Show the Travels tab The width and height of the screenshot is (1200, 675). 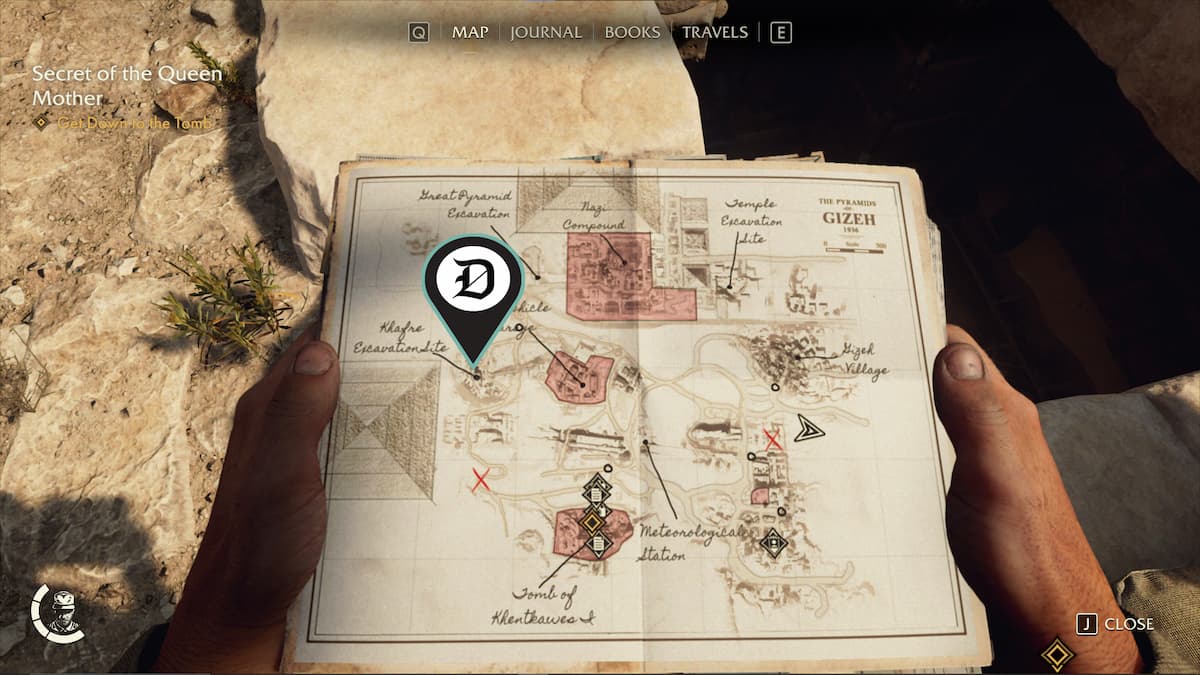tap(714, 32)
